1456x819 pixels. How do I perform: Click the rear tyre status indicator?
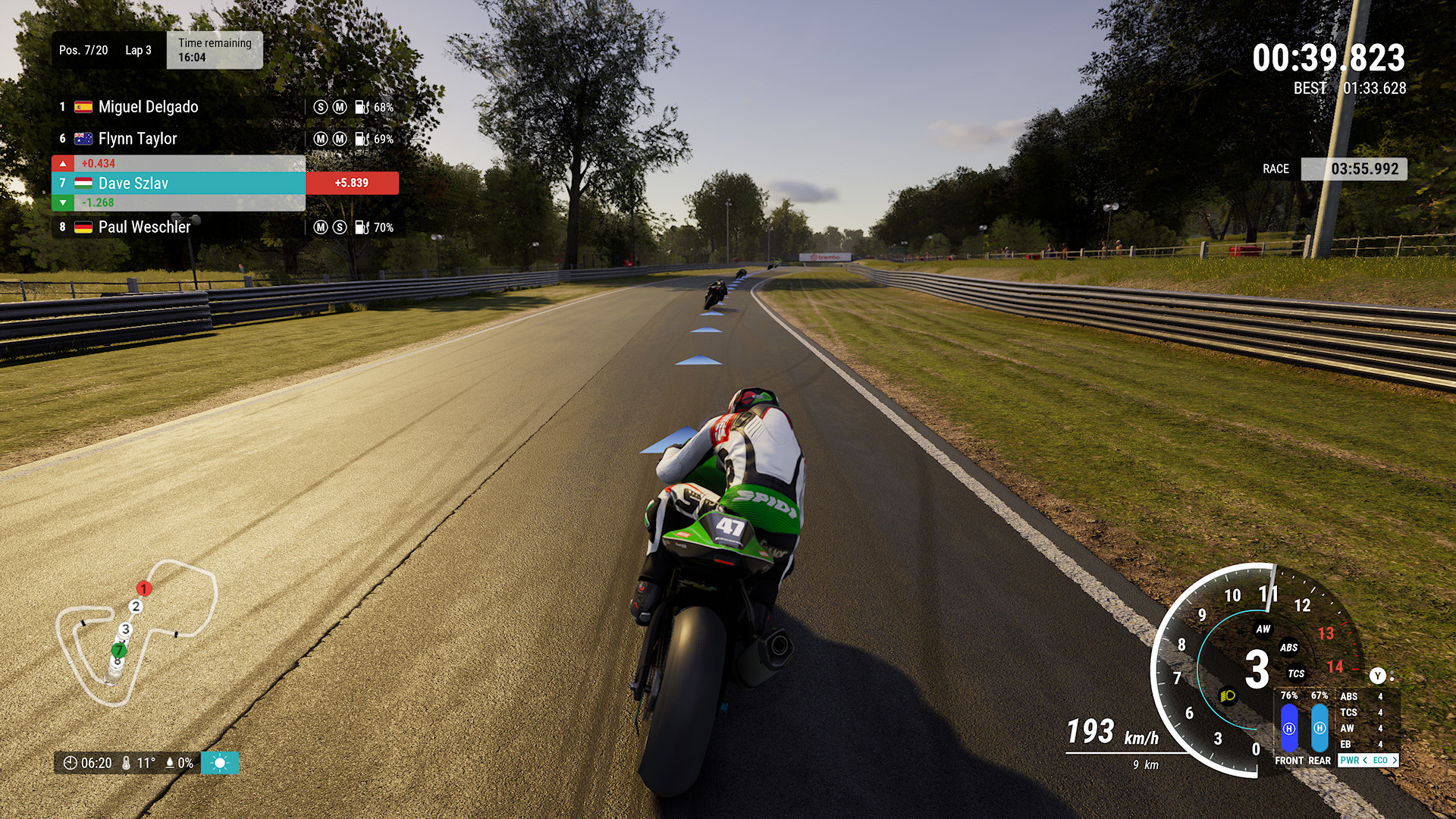pyautogui.click(x=1319, y=728)
